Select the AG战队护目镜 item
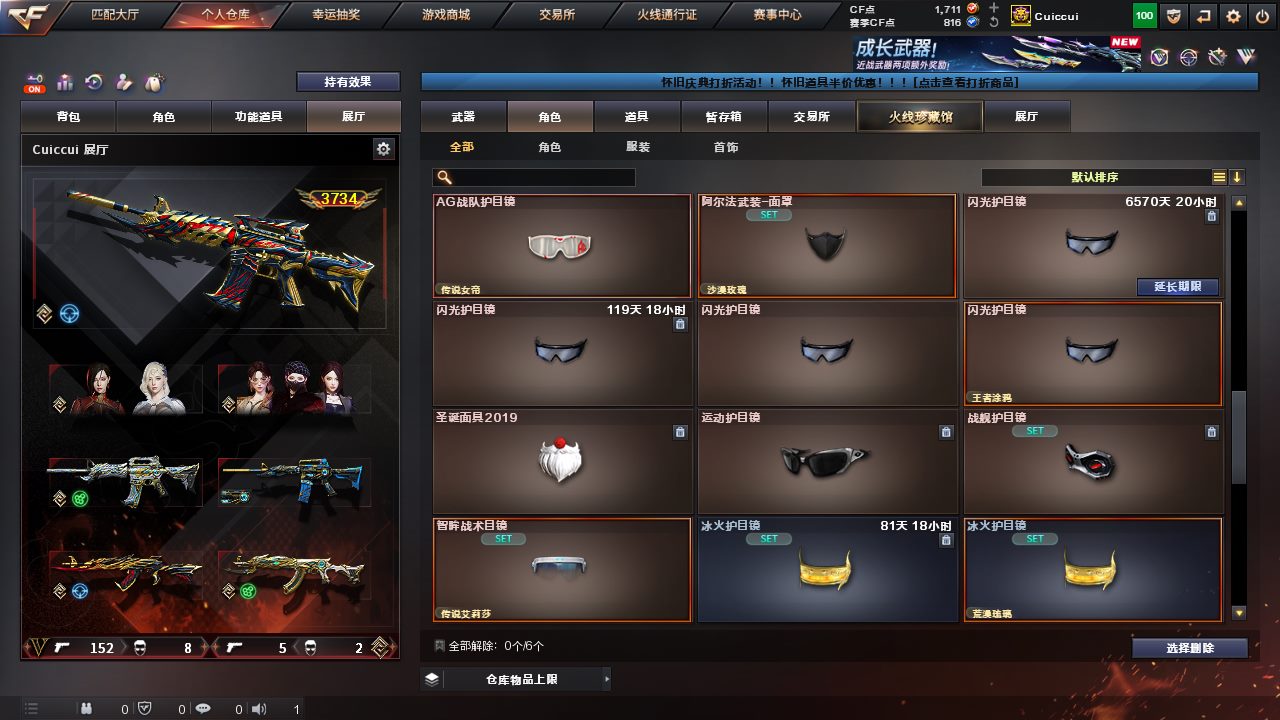Image resolution: width=1280 pixels, height=720 pixels. coord(561,246)
